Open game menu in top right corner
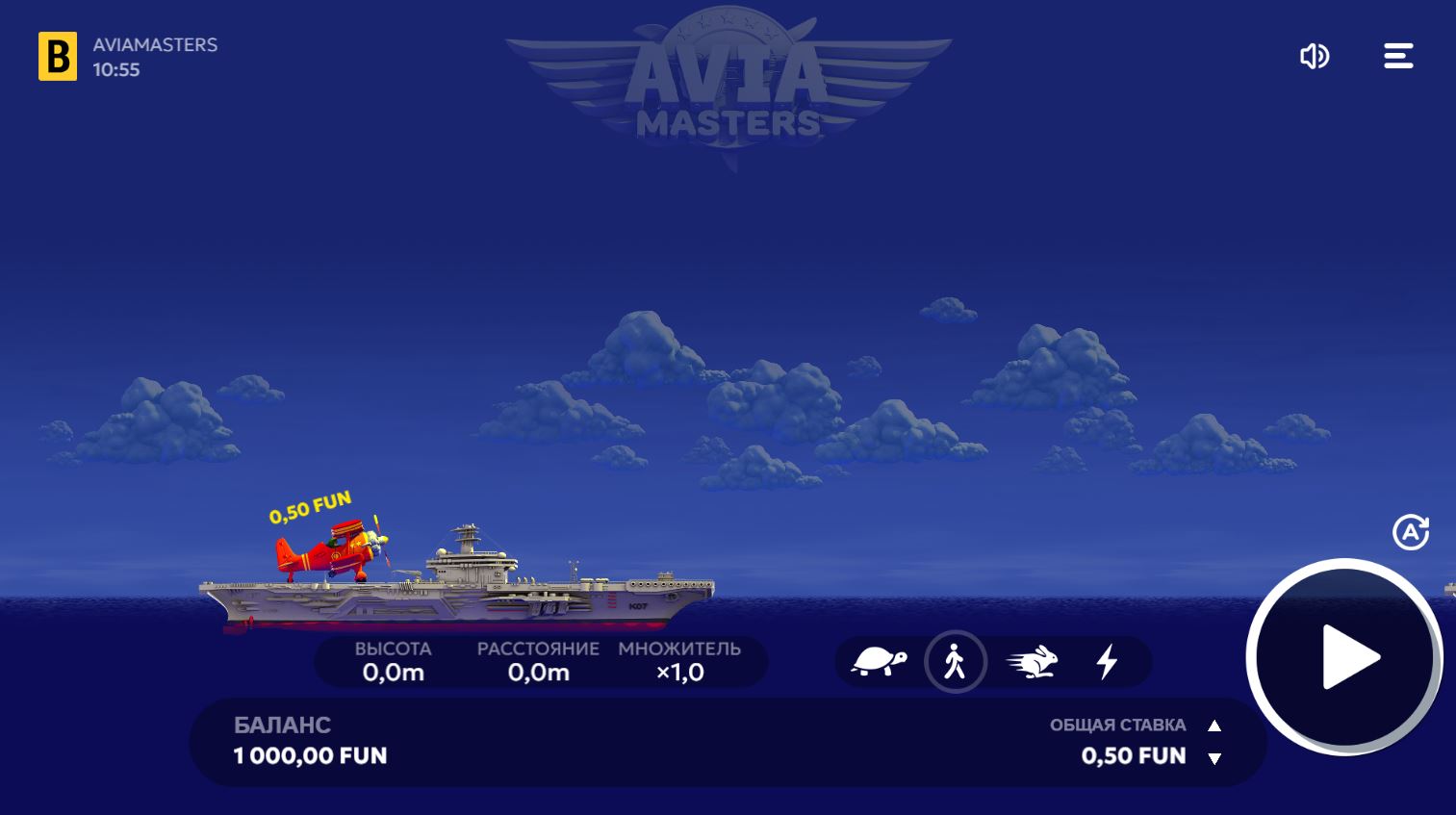This screenshot has height=815, width=1456. coord(1397,56)
